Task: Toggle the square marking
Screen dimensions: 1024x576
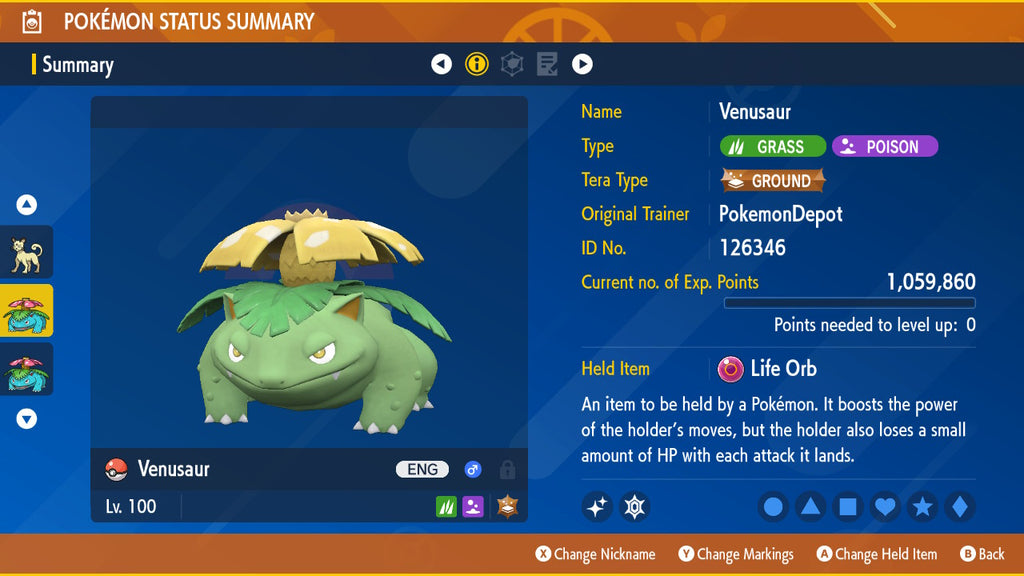Action: [x=847, y=507]
